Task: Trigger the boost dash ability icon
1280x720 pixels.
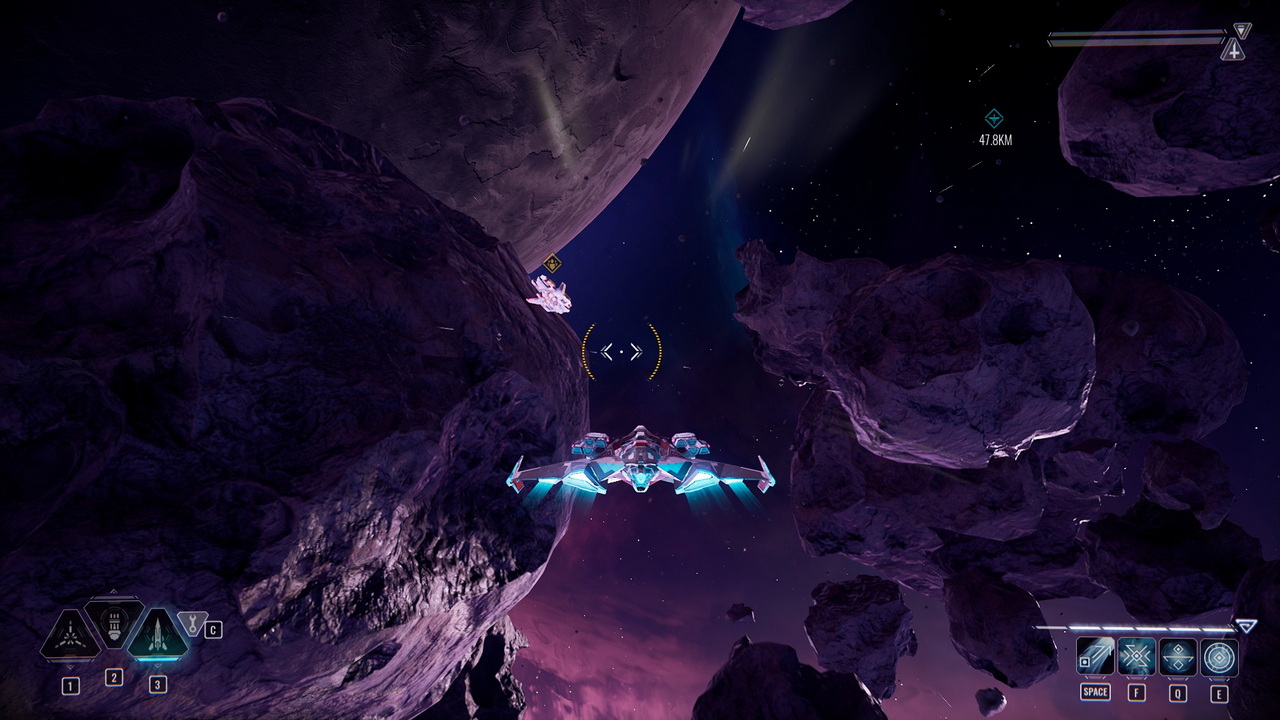Action: 1095,657
